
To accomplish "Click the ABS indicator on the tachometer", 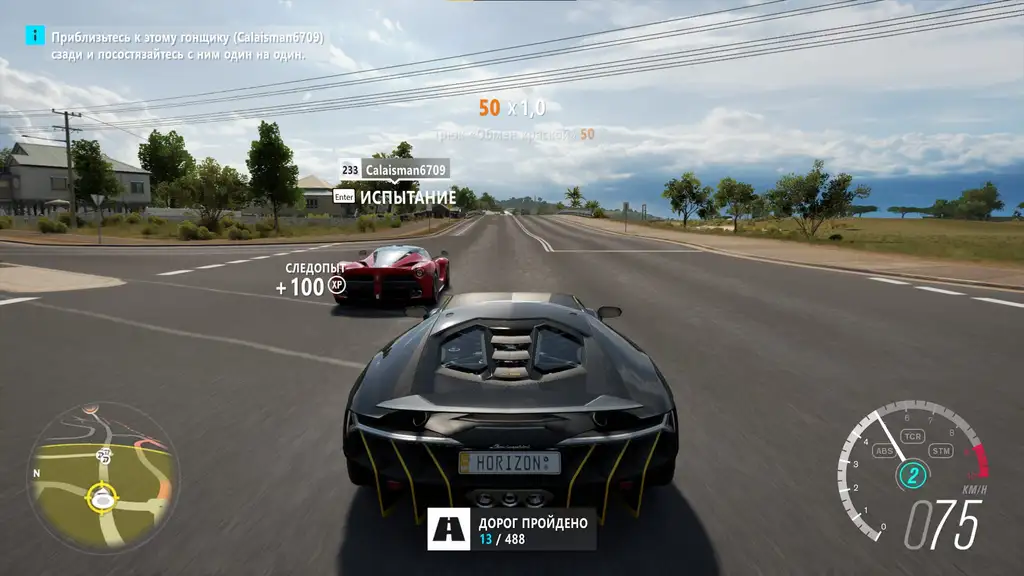I will (x=884, y=451).
